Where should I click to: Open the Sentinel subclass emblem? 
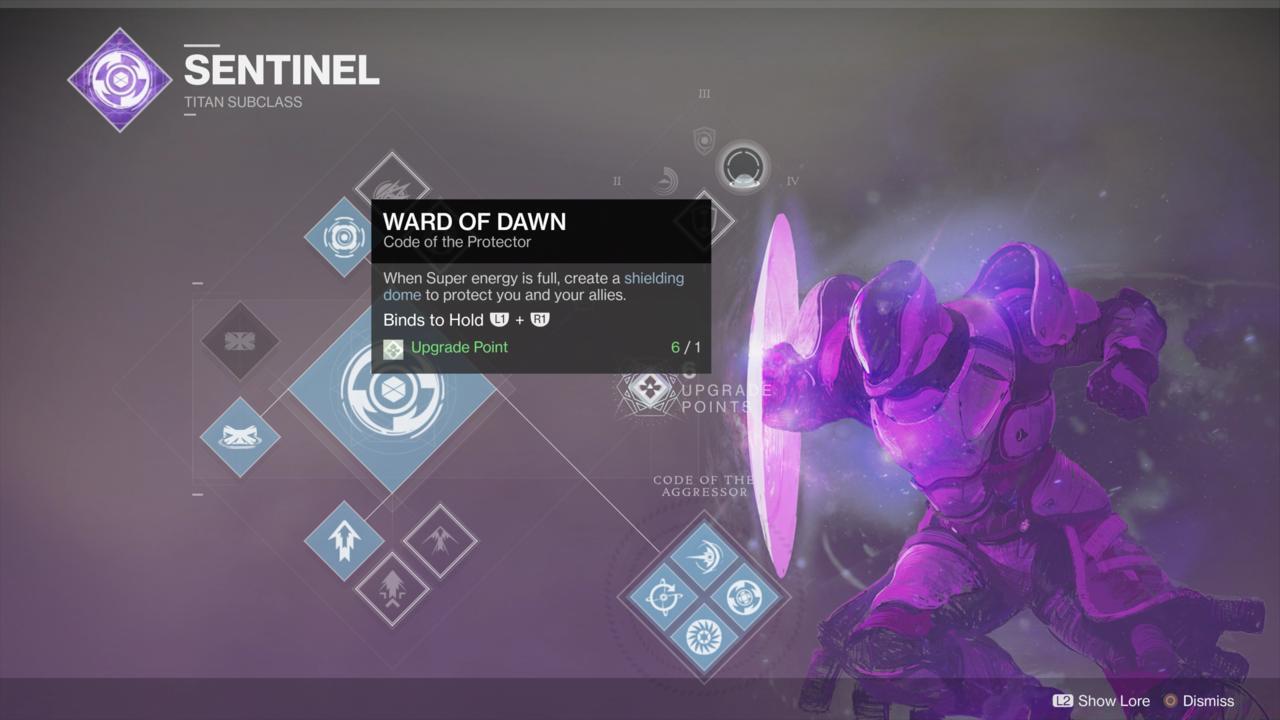point(119,78)
